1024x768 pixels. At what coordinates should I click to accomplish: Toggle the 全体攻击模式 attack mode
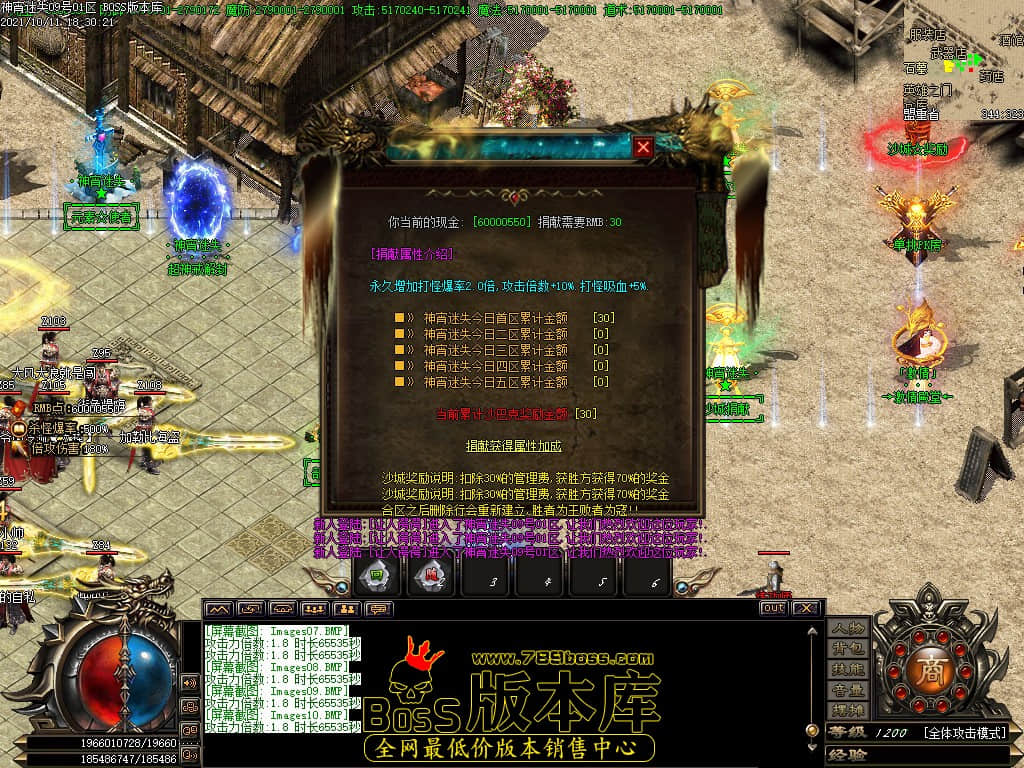tap(963, 733)
